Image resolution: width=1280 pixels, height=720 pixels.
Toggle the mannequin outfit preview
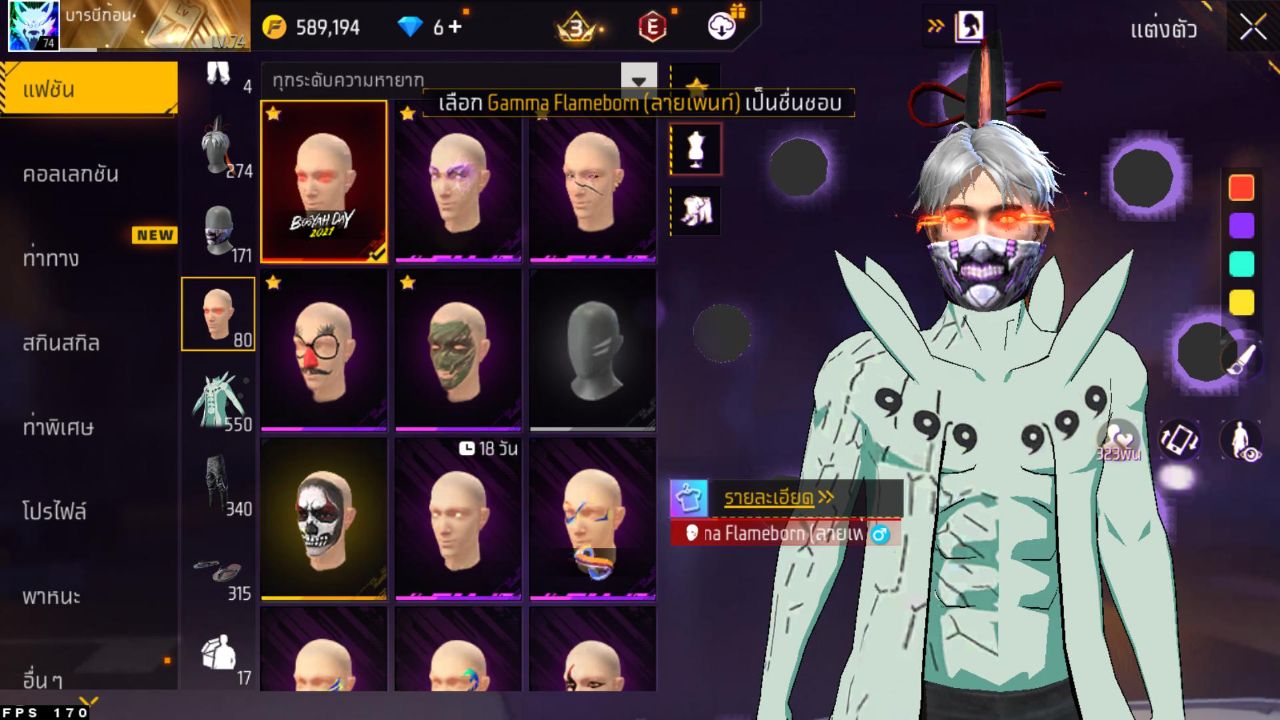click(694, 148)
